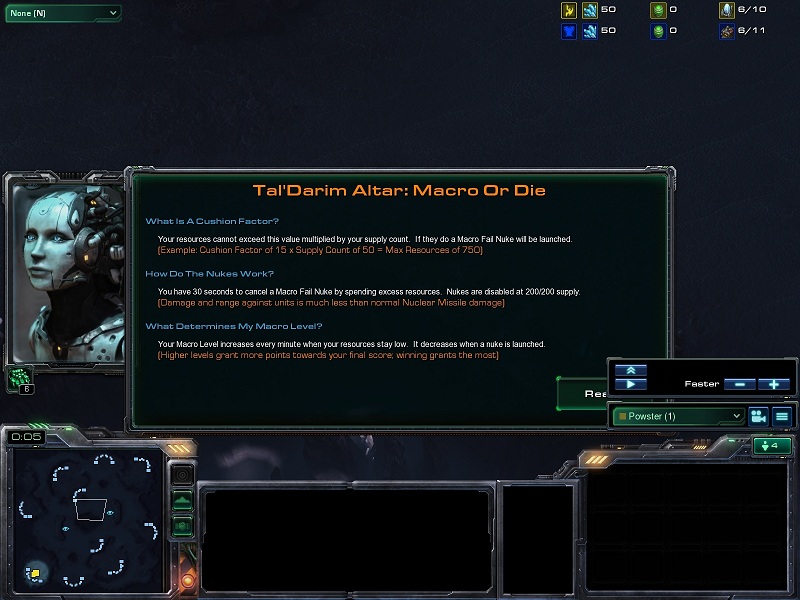Image resolution: width=800 pixels, height=600 pixels.
Task: Activate the minimap ping button
Action: pyautogui.click(x=182, y=476)
